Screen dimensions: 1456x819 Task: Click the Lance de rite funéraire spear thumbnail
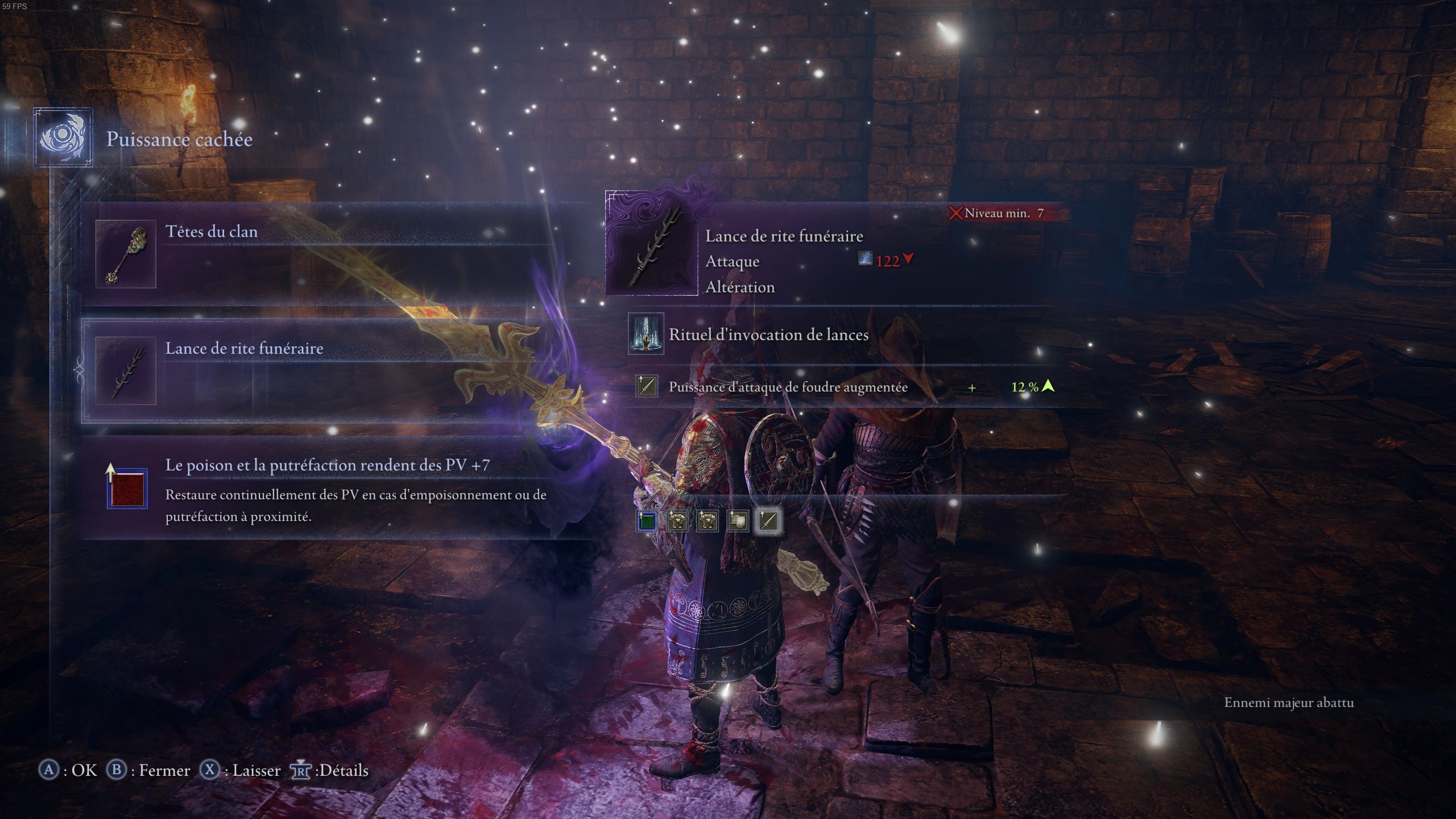click(126, 372)
